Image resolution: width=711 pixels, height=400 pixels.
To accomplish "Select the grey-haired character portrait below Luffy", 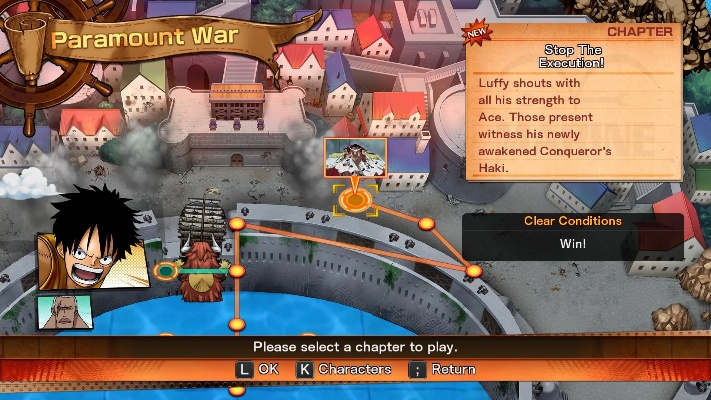I will pyautogui.click(x=58, y=313).
